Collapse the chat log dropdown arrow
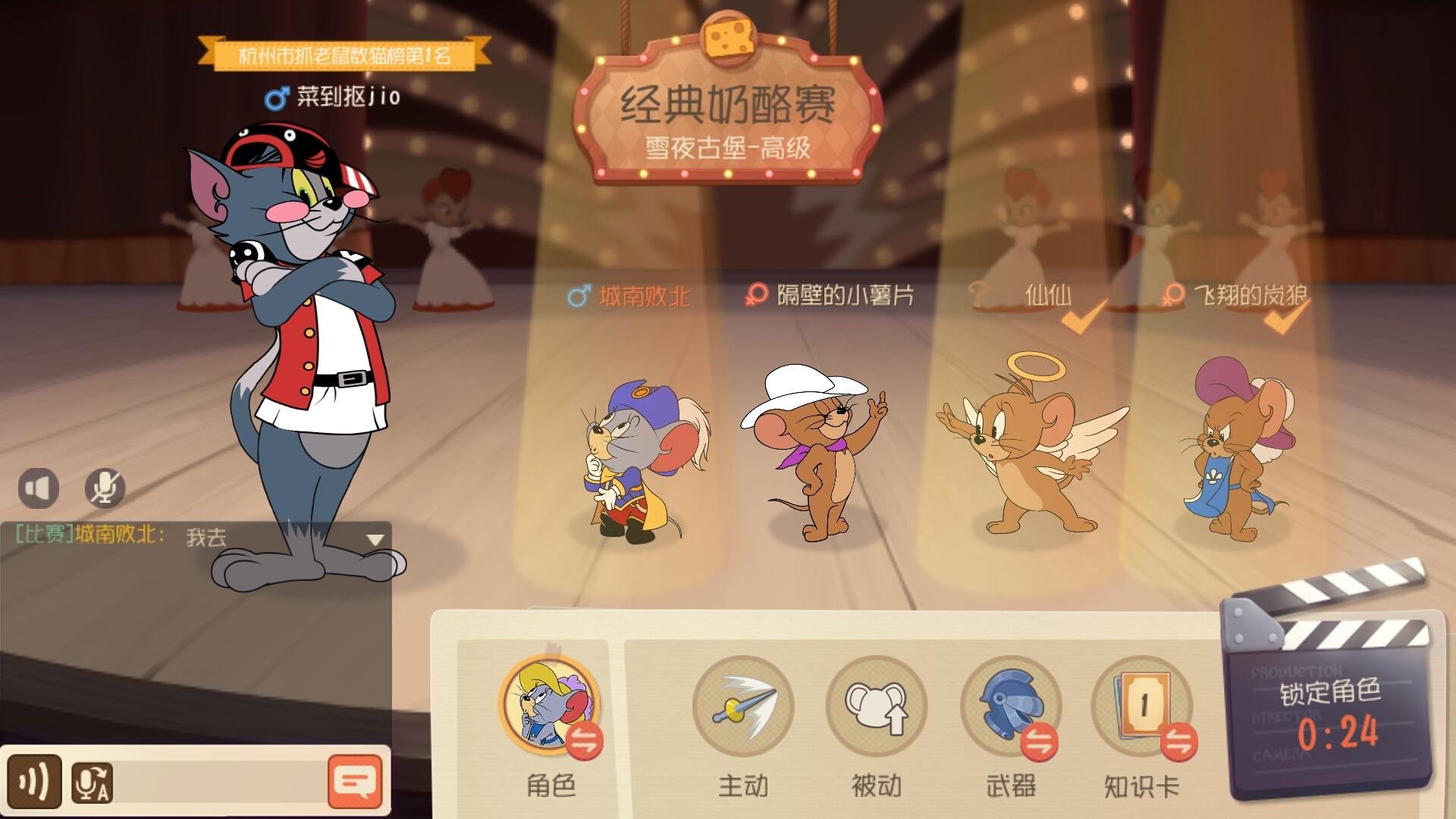Image resolution: width=1456 pixels, height=819 pixels. (373, 539)
